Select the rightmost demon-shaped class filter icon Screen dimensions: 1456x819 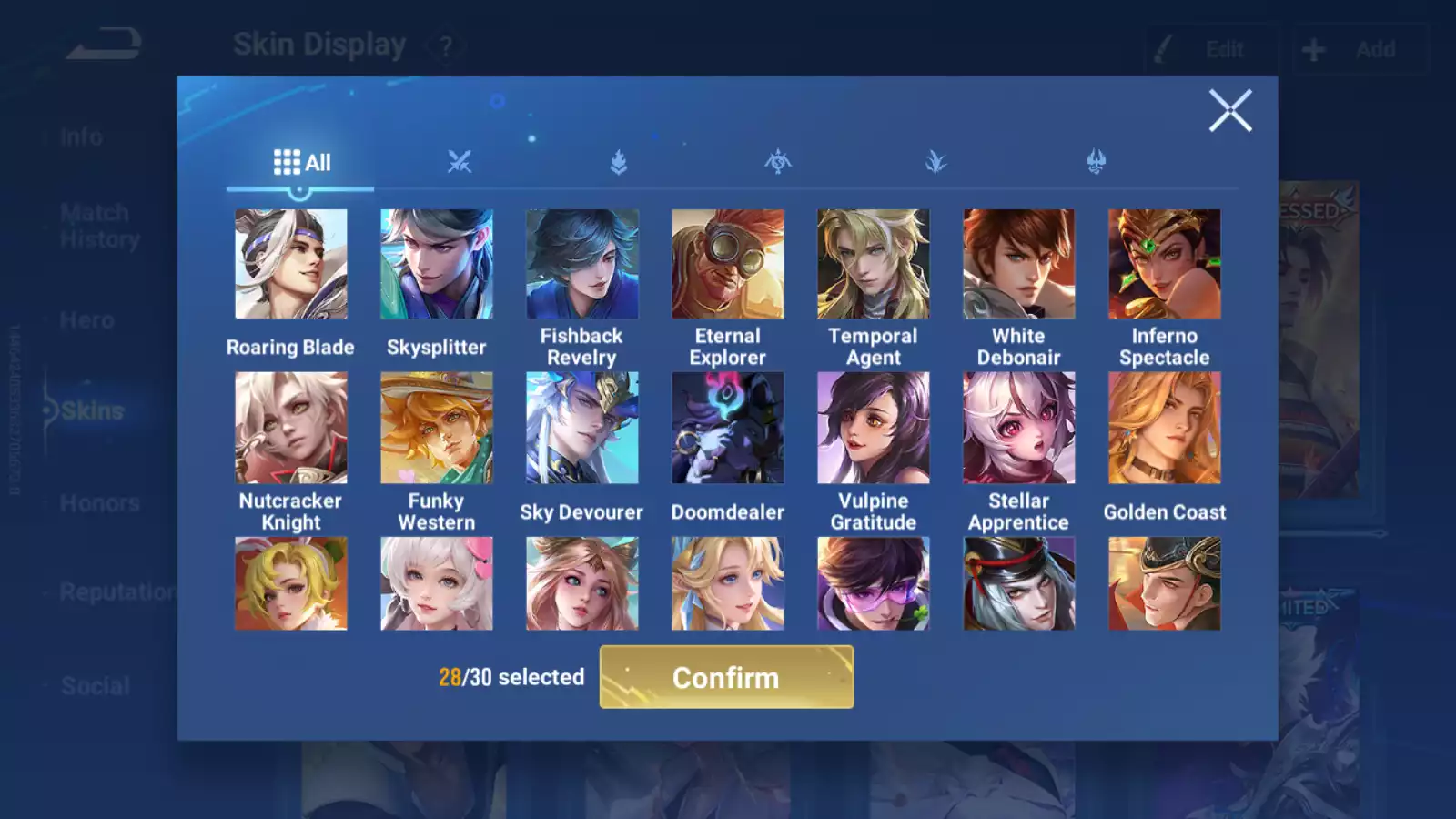[x=1095, y=161]
